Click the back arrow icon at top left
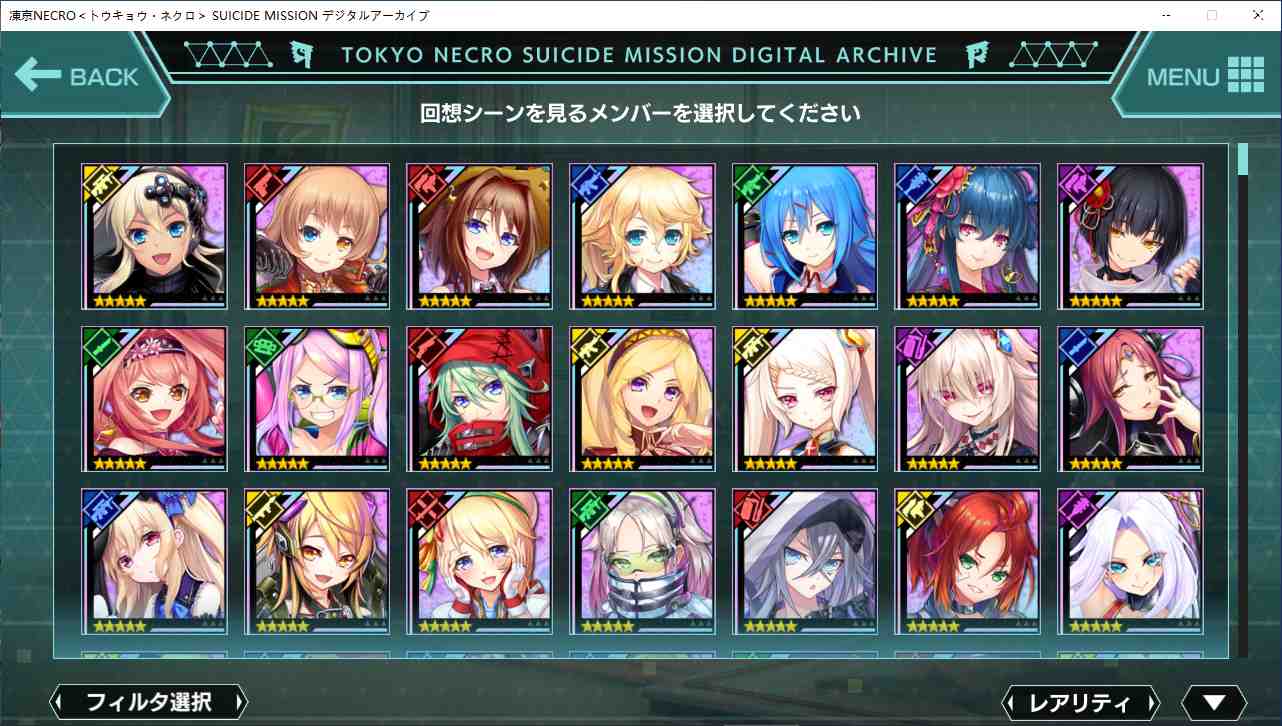 [x=37, y=72]
